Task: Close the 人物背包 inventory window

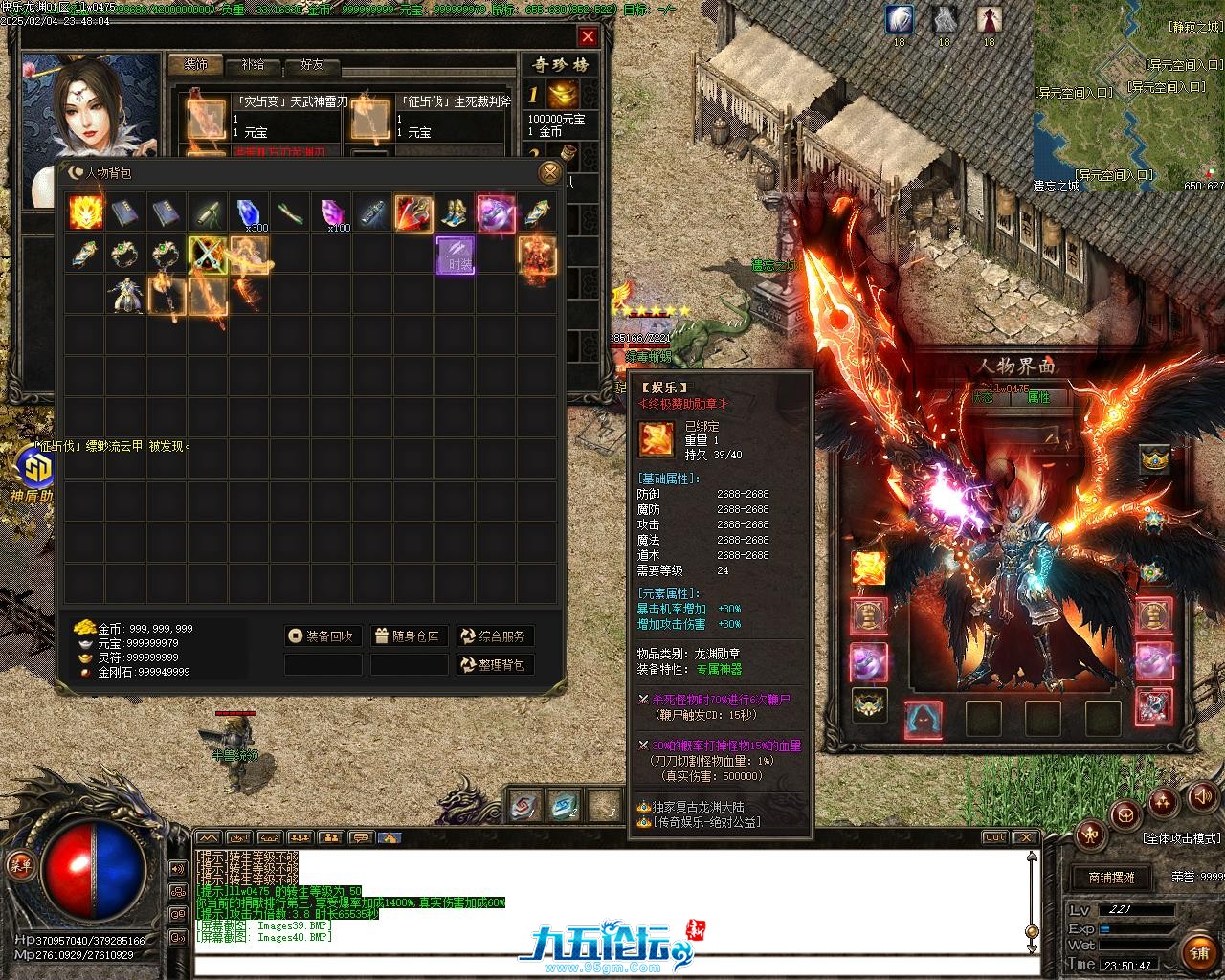Action: 549,172
